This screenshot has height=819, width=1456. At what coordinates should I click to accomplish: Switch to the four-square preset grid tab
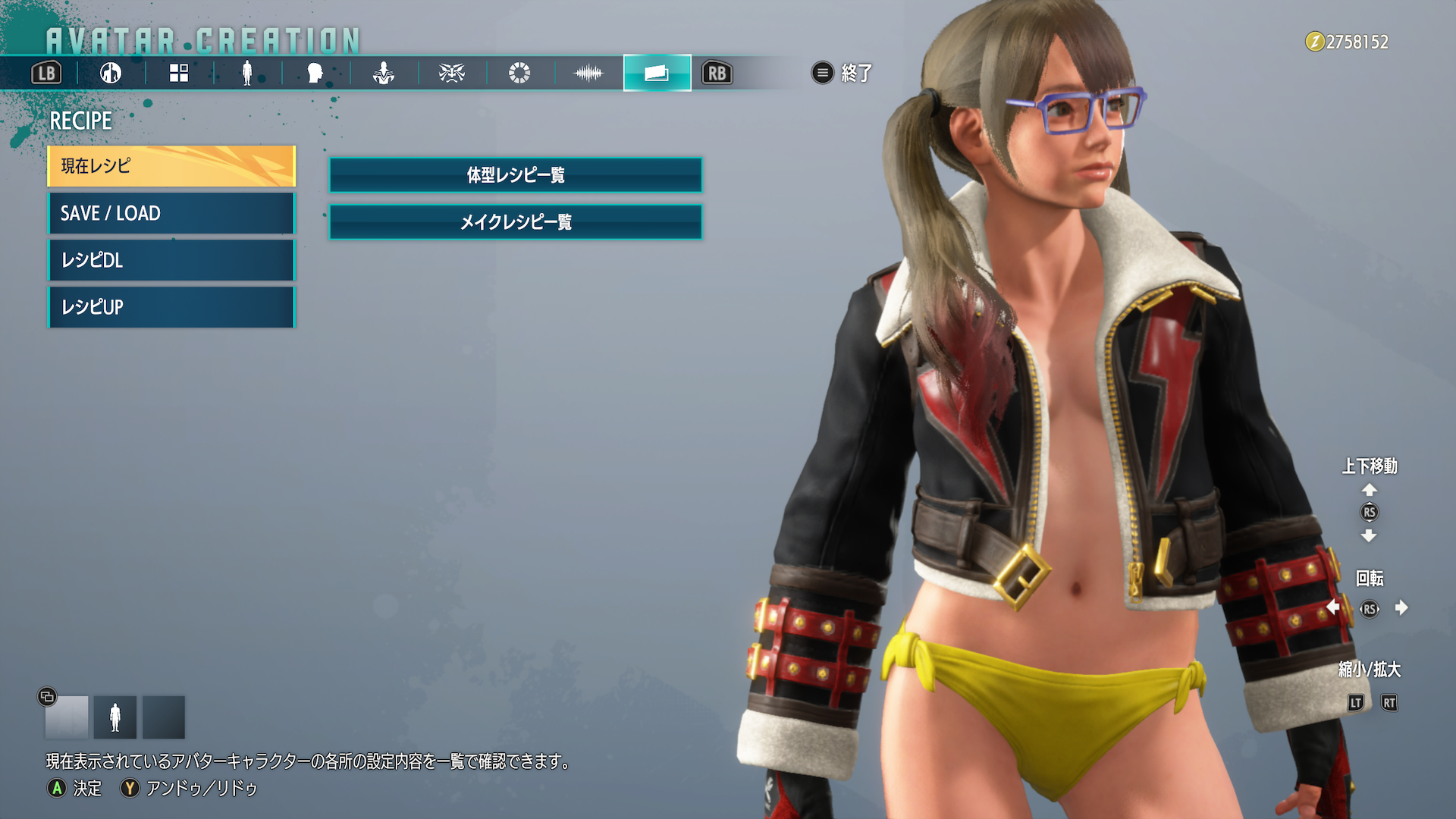coord(179,73)
